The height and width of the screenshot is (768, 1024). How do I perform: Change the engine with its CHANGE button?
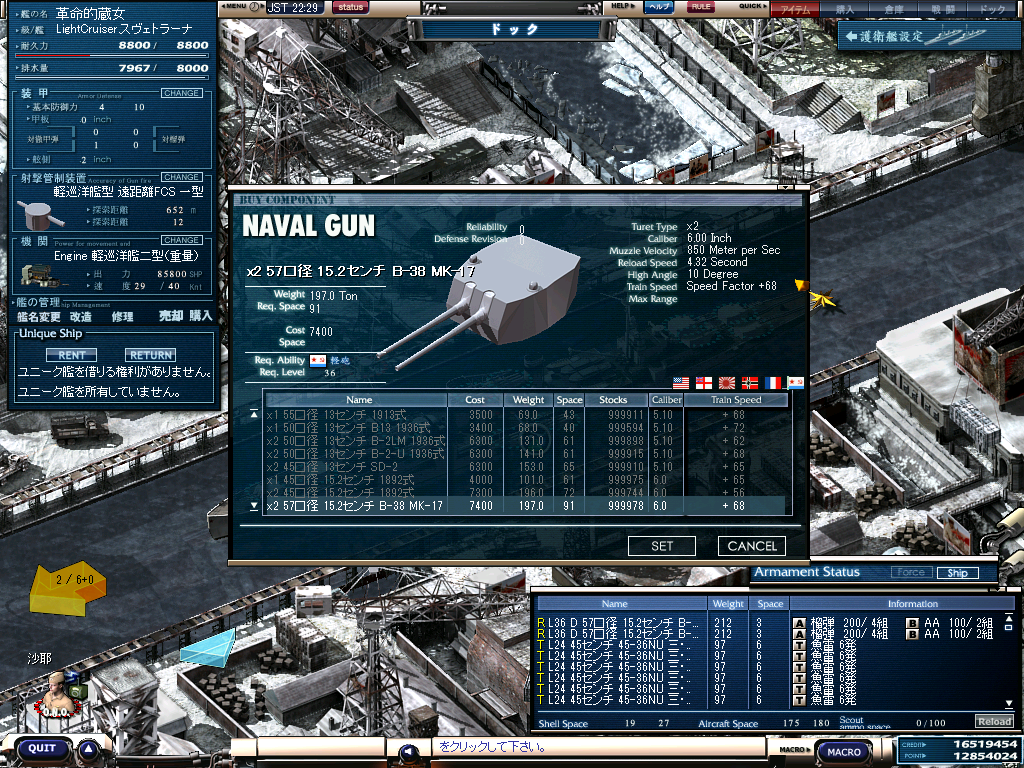tap(181, 240)
